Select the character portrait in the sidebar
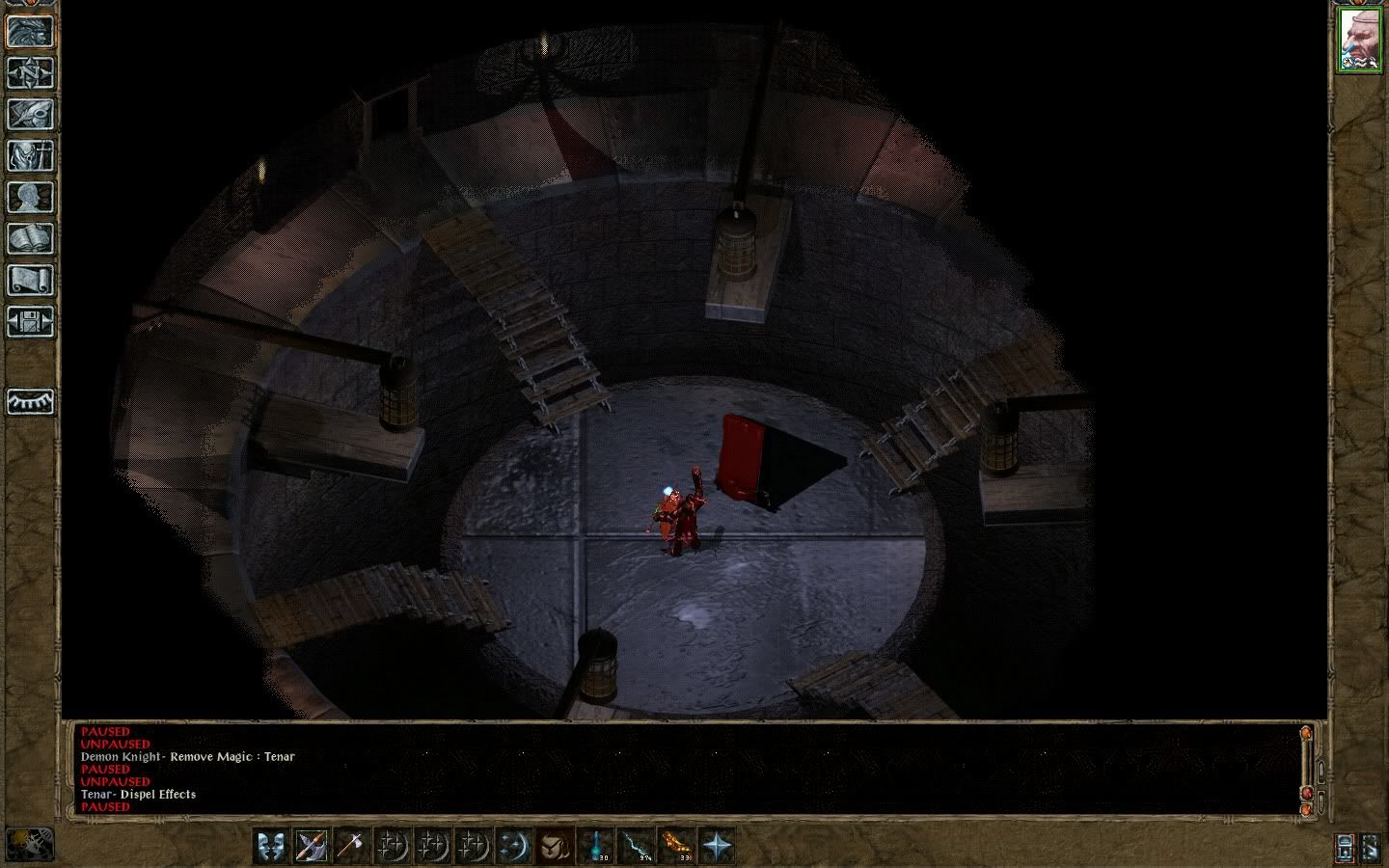Image resolution: width=1389 pixels, height=868 pixels. tap(1359, 41)
